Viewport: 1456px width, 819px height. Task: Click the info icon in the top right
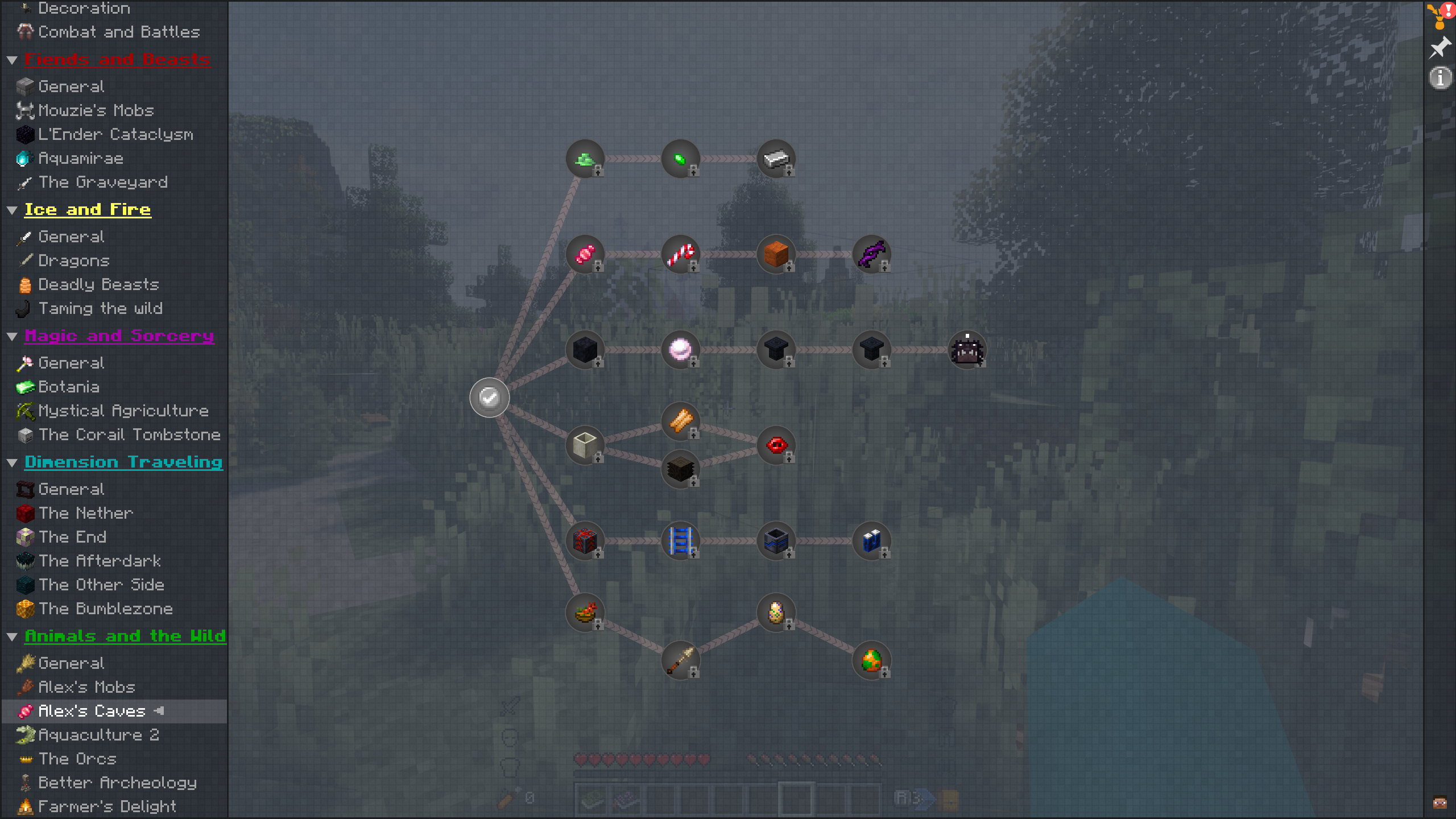(1440, 77)
